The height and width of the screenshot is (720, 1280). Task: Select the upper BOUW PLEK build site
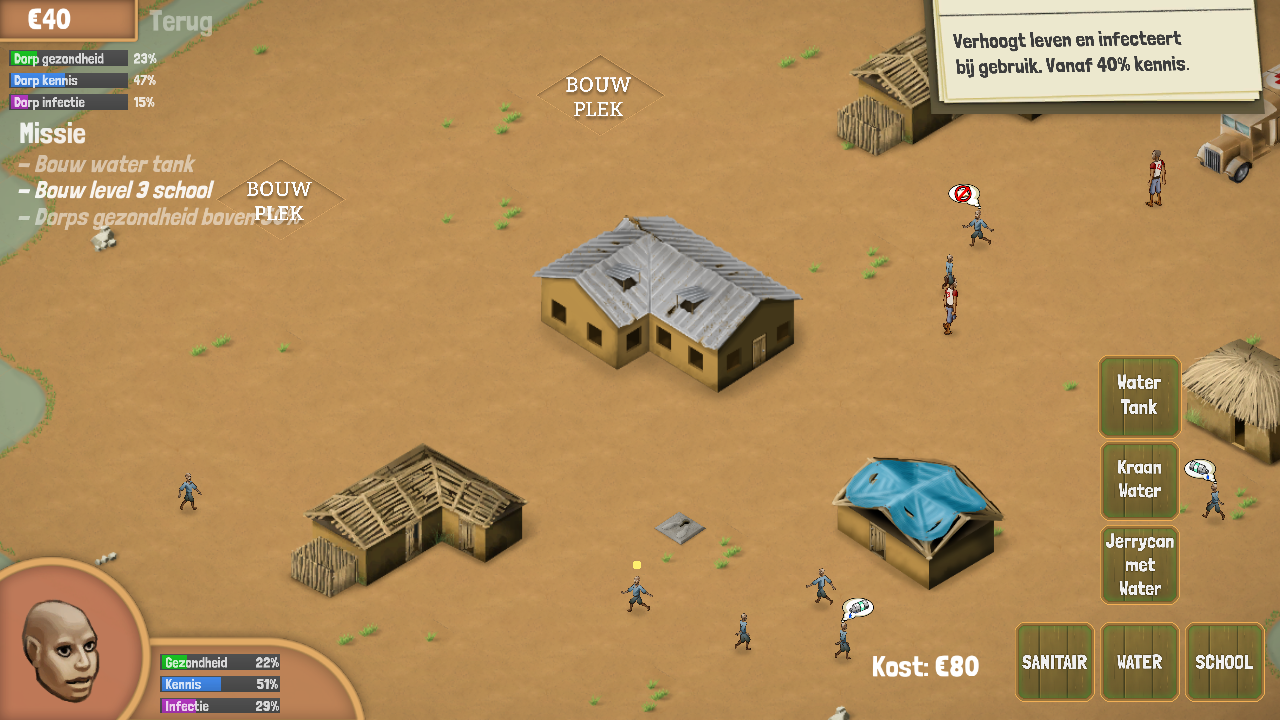599,96
